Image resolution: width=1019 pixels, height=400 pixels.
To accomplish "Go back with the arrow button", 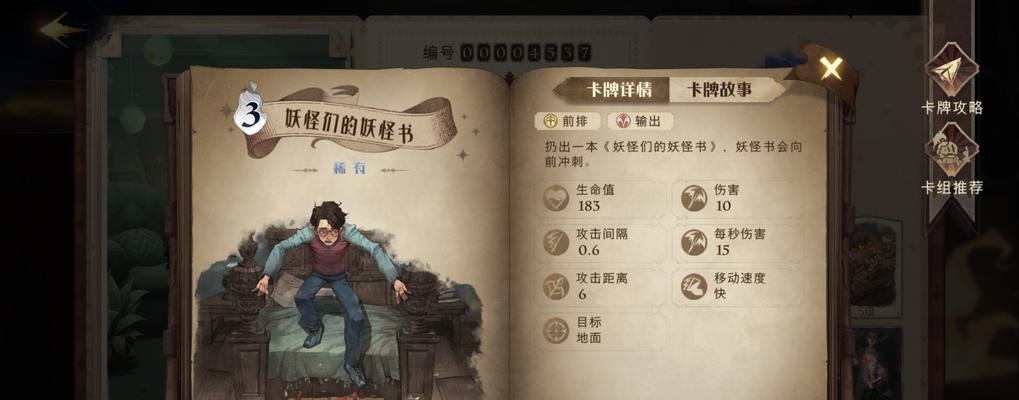I will click(x=62, y=28).
